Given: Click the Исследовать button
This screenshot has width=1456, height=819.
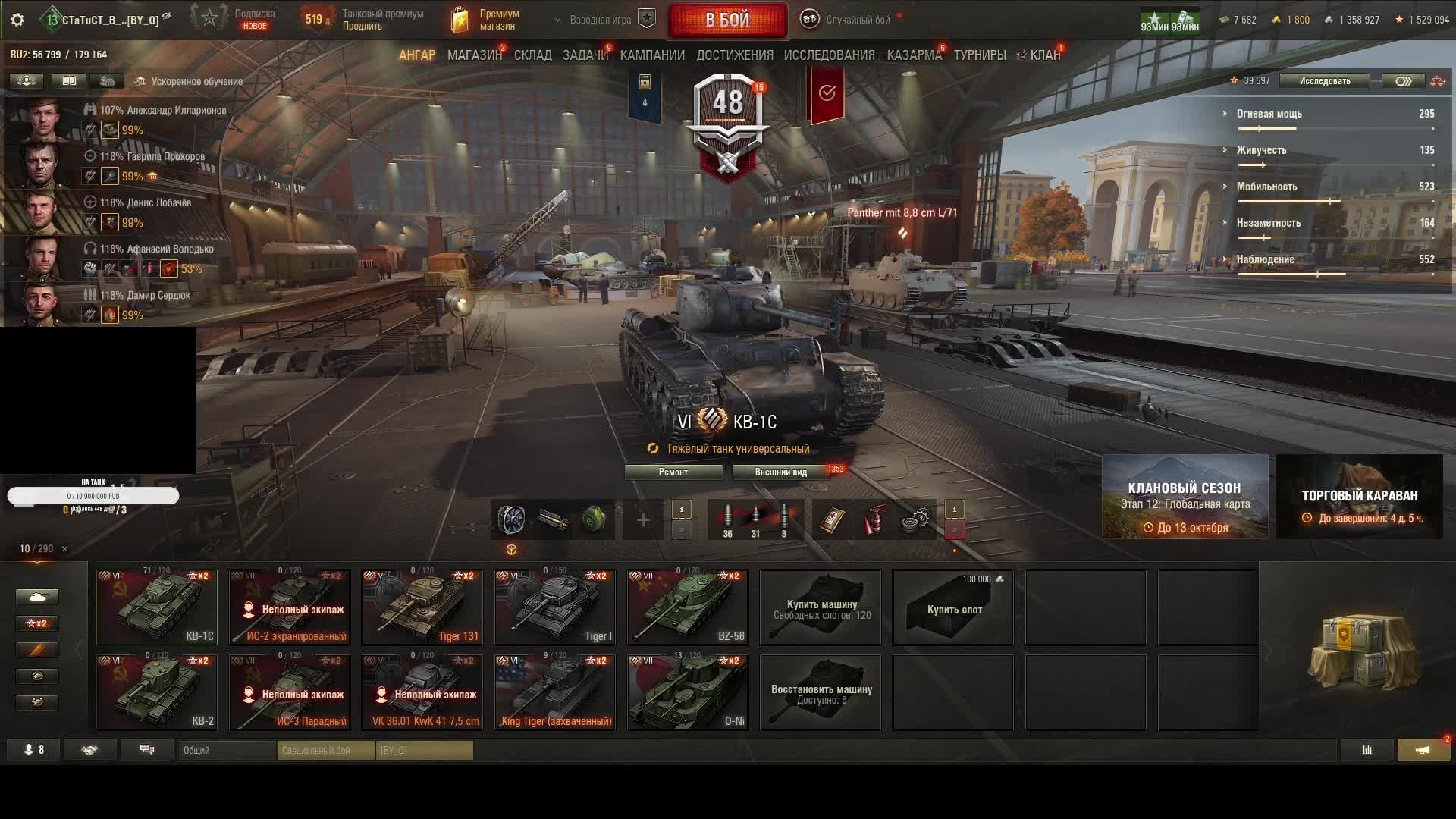Looking at the screenshot, I should click(1324, 81).
